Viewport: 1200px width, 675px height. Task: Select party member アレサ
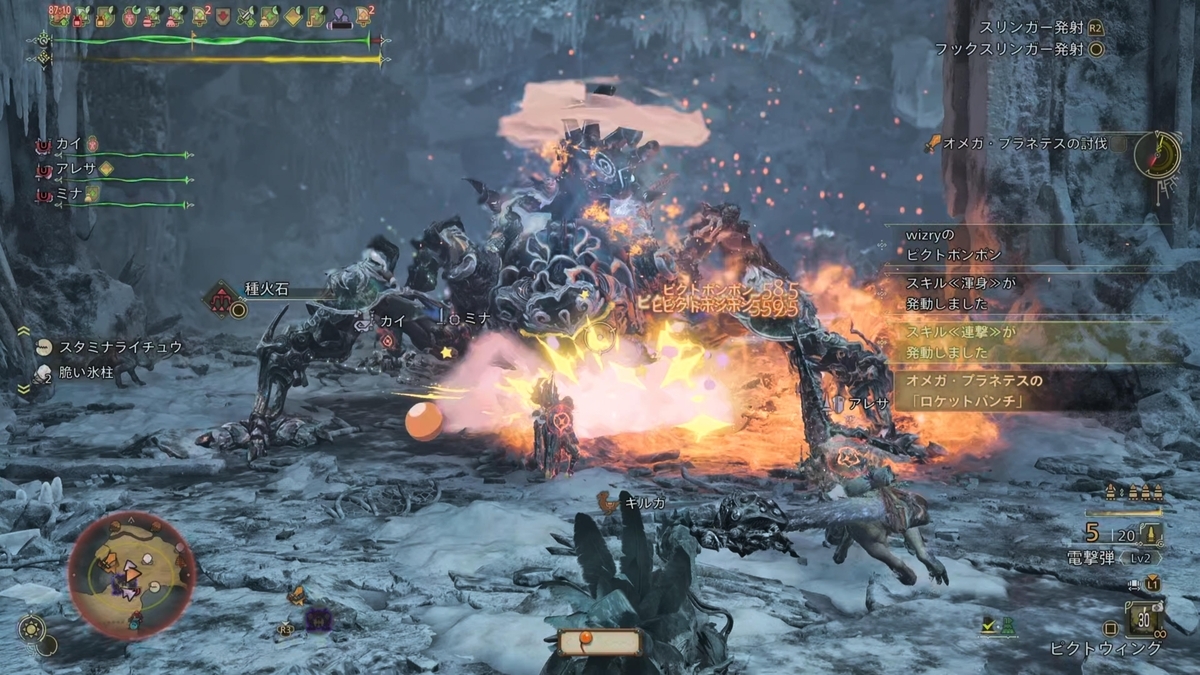(76, 169)
